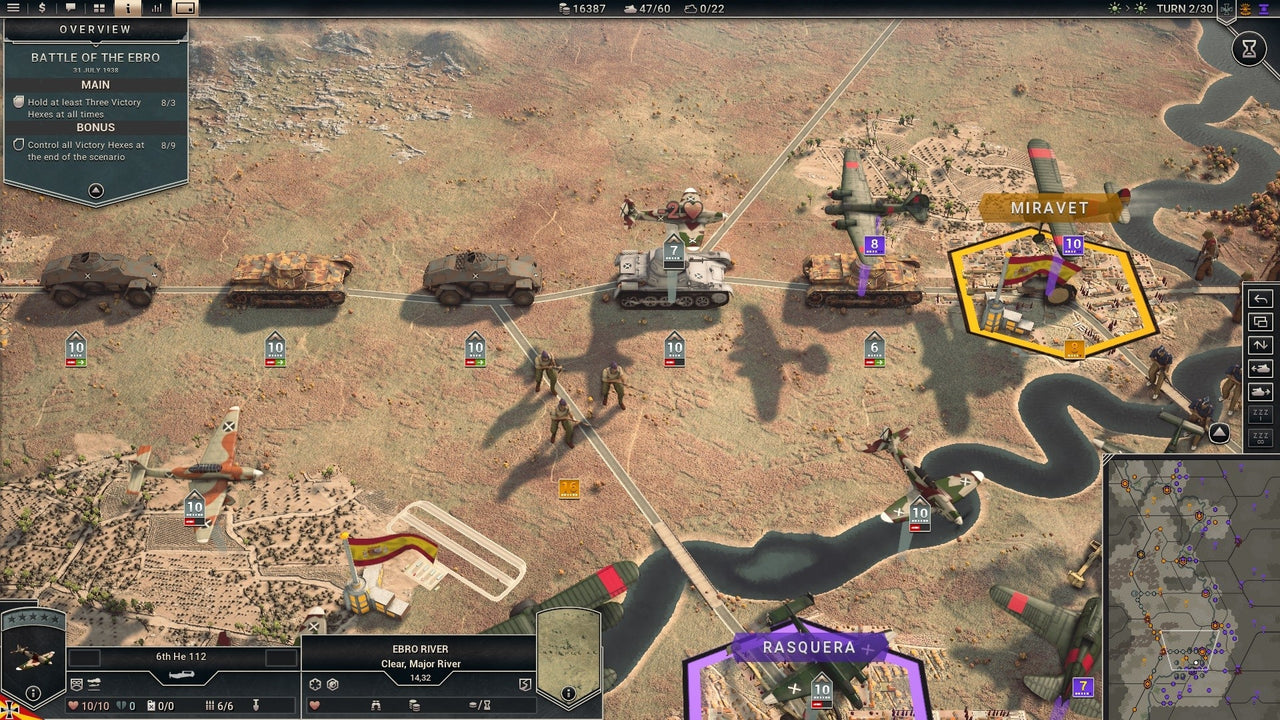This screenshot has height=720, width=1280.
Task: Click the Overview panel title tab
Action: pos(95,29)
